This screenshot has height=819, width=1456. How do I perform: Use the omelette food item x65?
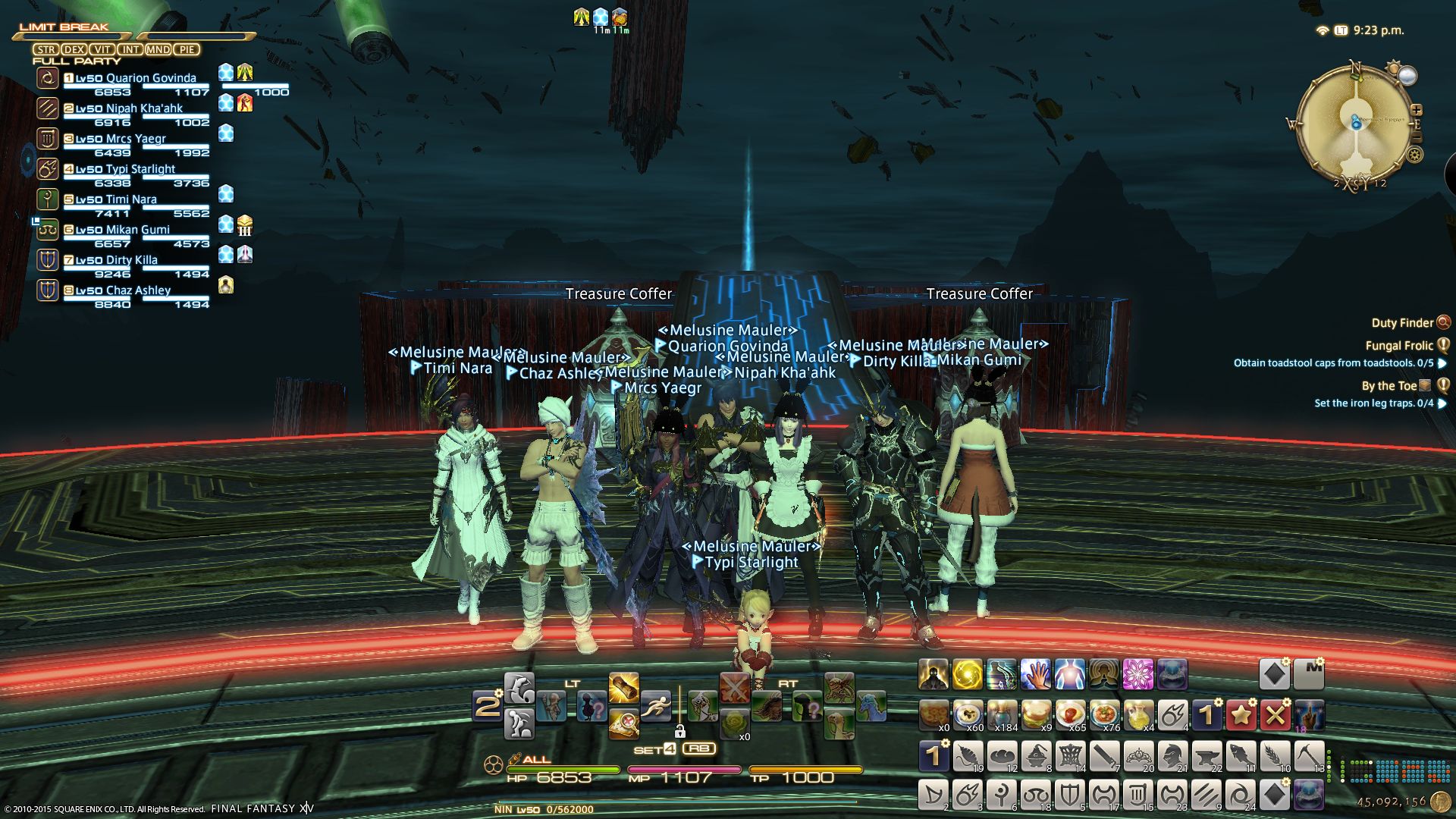click(x=1070, y=714)
